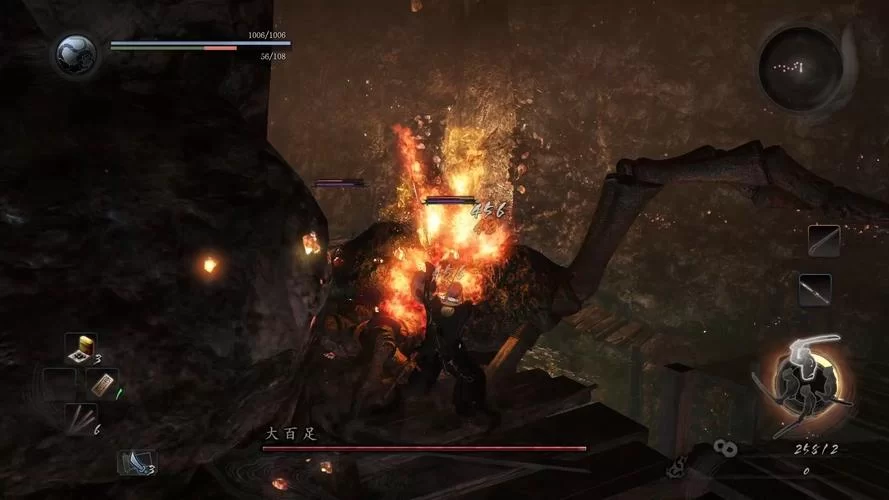
Task: Click the blade item slot showing 3
Action: (137, 461)
